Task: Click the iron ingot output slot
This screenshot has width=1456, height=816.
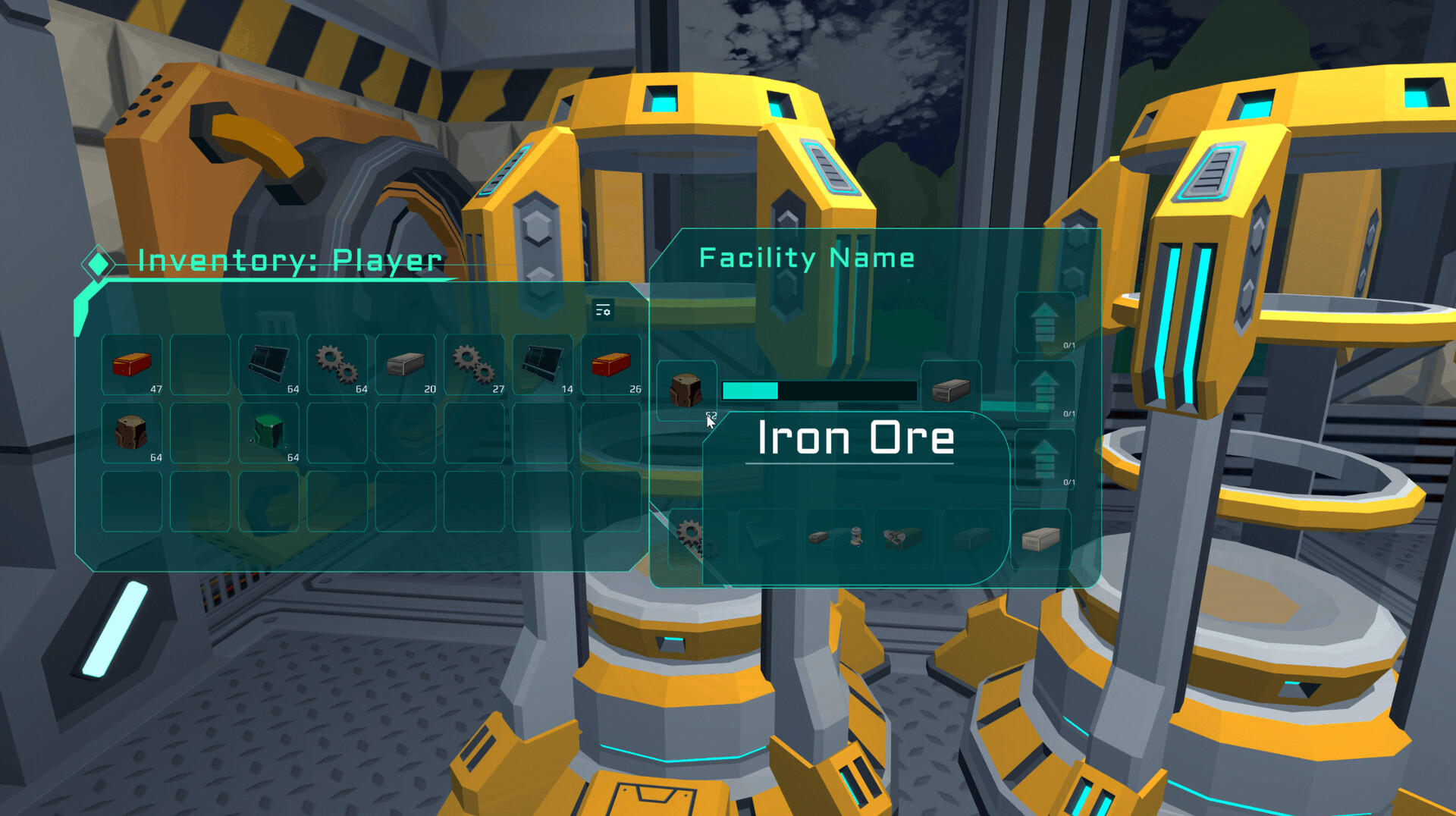Action: (x=951, y=388)
